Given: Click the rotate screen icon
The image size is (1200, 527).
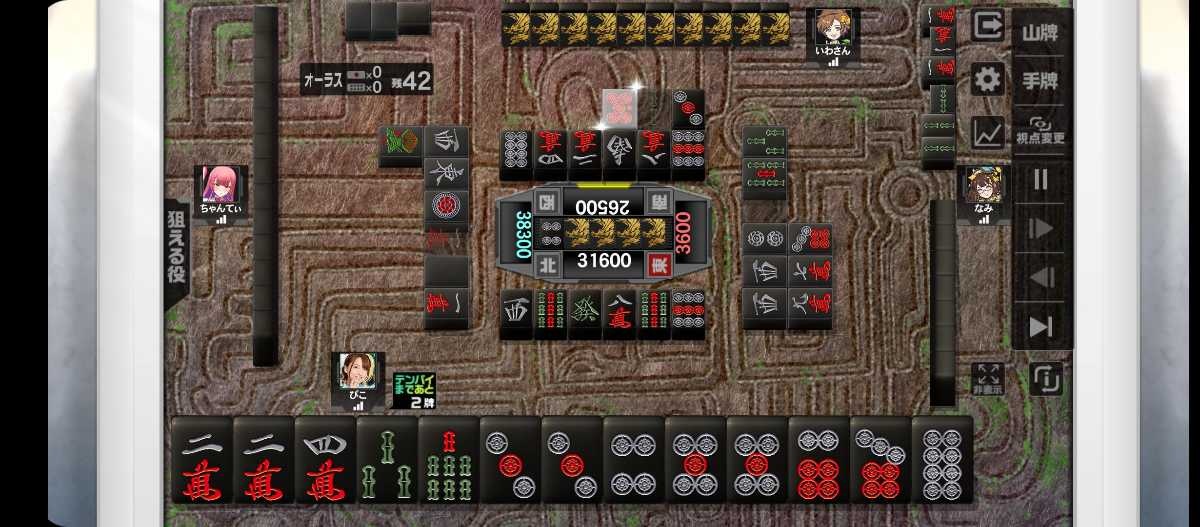Looking at the screenshot, I should (x=1046, y=378).
